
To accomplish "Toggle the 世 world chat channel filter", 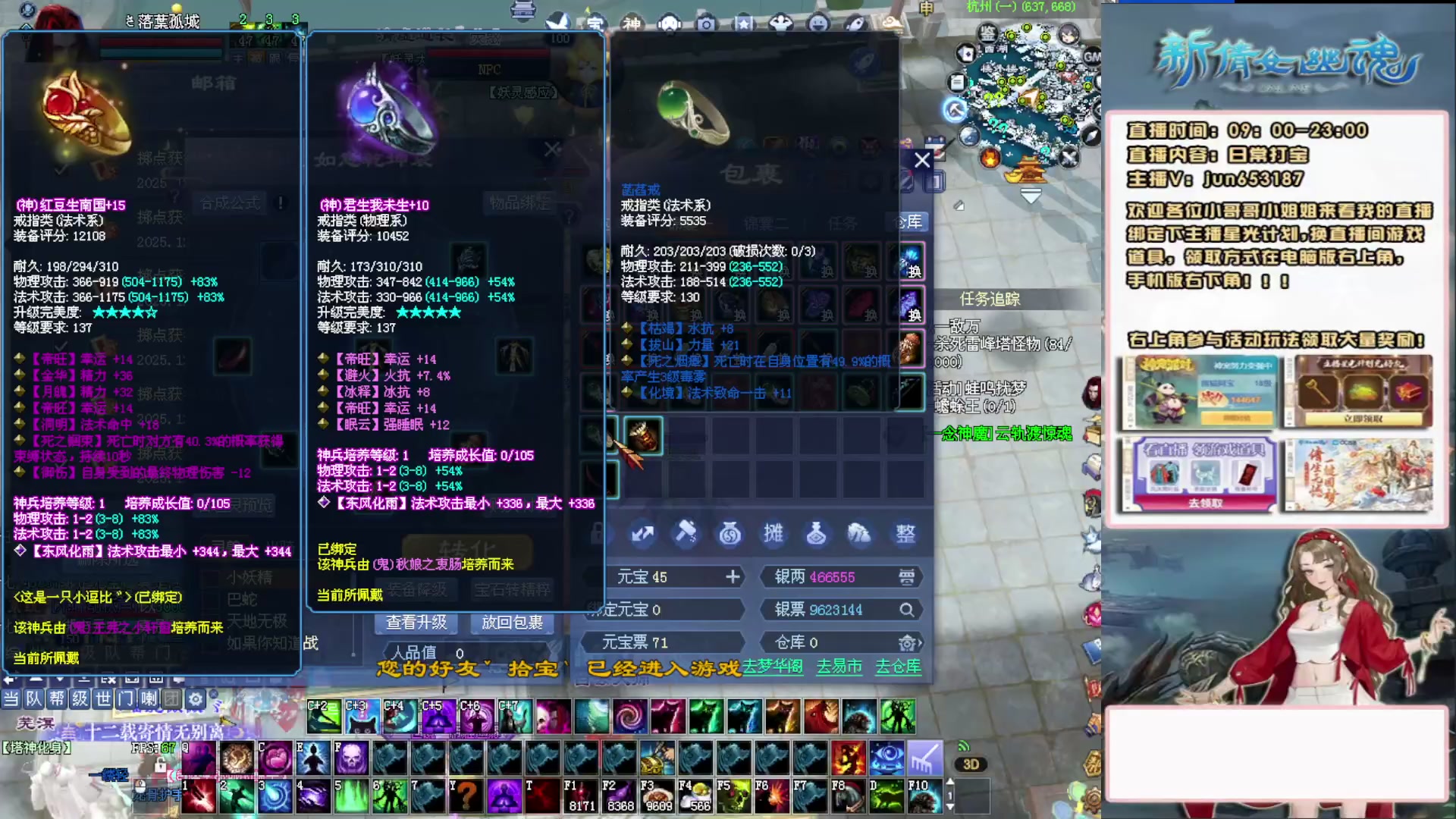I will pos(103,699).
